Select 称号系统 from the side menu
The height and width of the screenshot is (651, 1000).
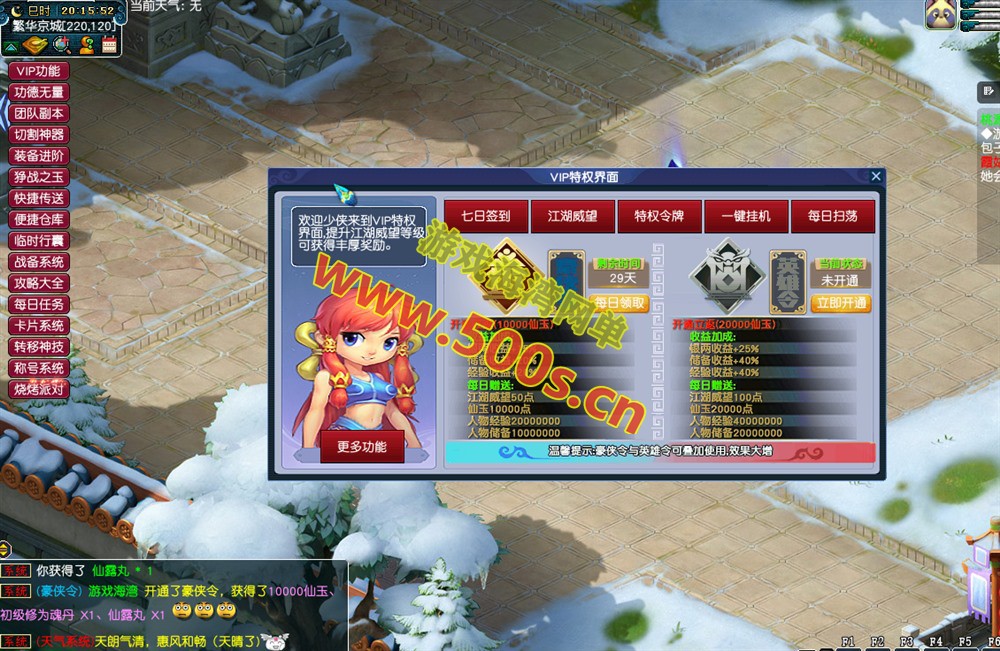[x=39, y=368]
